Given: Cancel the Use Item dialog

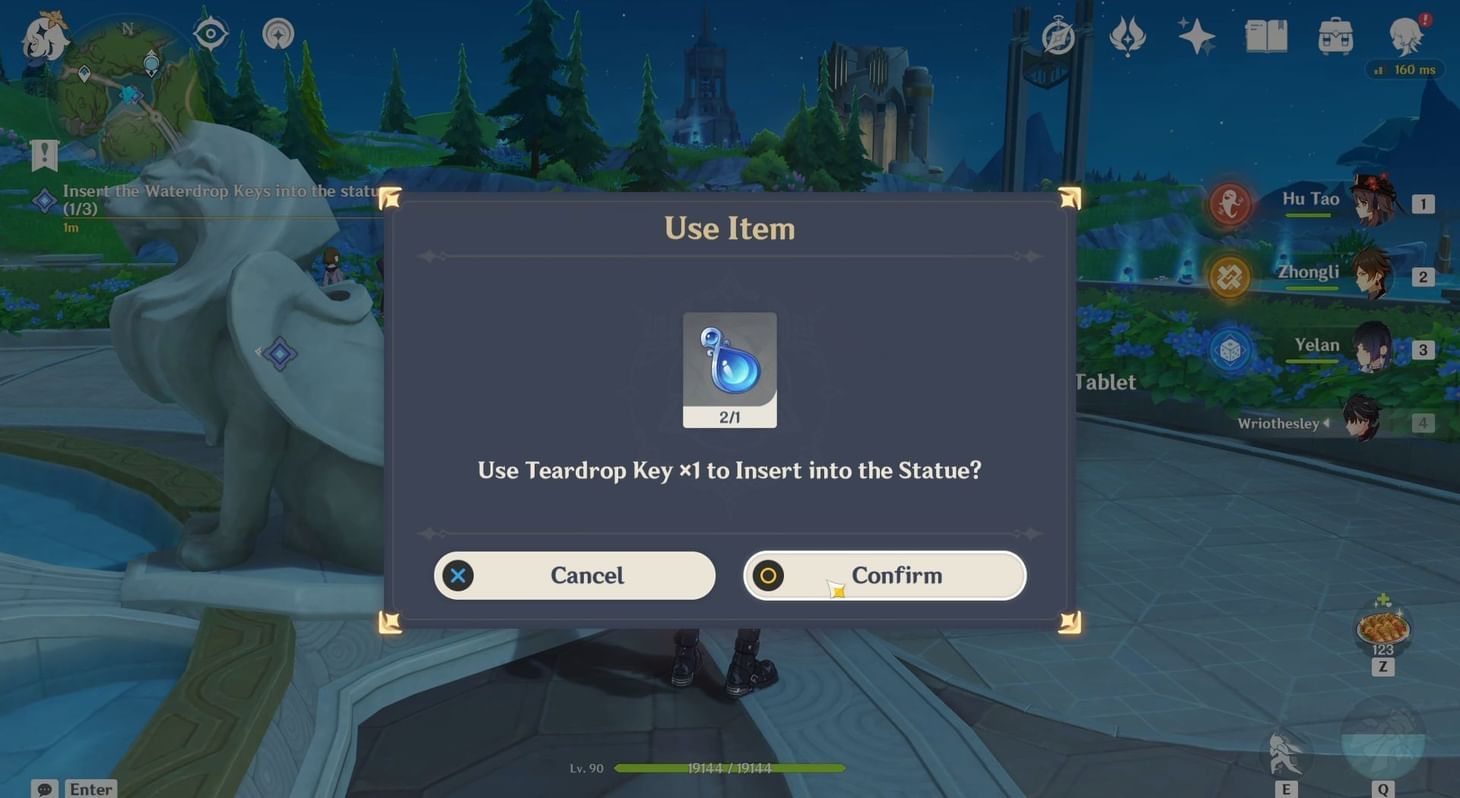Looking at the screenshot, I should click(x=574, y=575).
